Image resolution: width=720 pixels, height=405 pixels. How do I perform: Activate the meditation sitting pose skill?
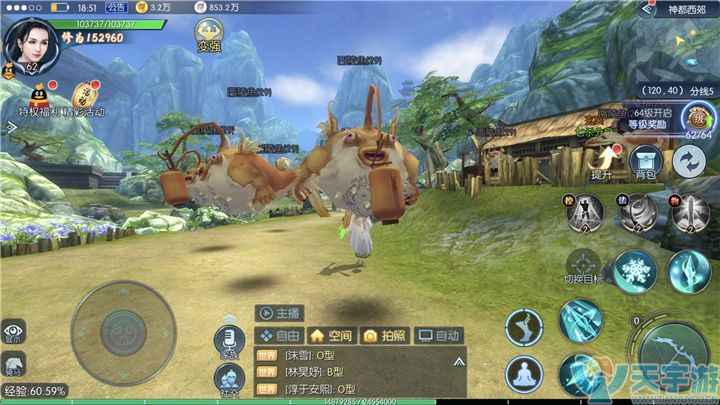pyautogui.click(x=524, y=374)
